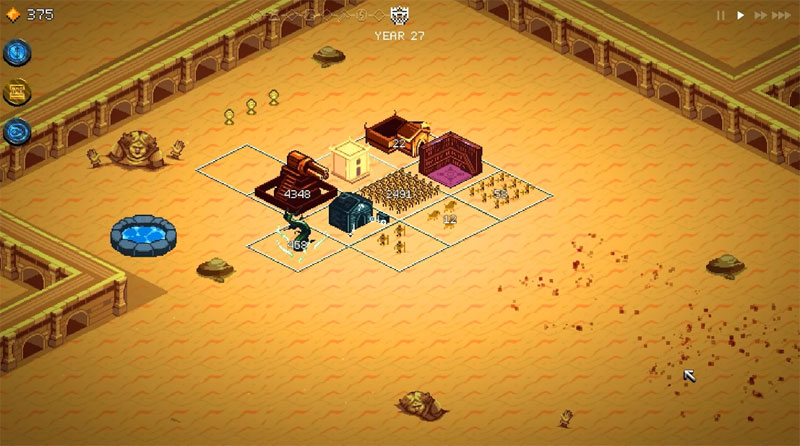Screen dimensions: 800x446
Task: Set game to normal play speed
Action: tap(741, 15)
